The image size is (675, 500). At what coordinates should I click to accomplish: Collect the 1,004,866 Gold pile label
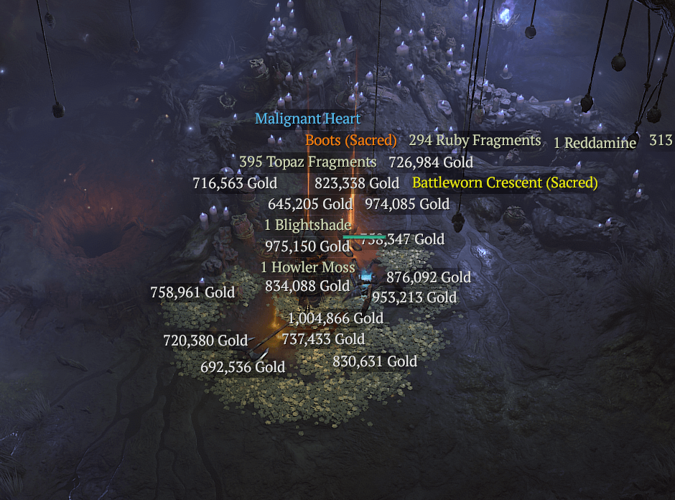pyautogui.click(x=335, y=319)
